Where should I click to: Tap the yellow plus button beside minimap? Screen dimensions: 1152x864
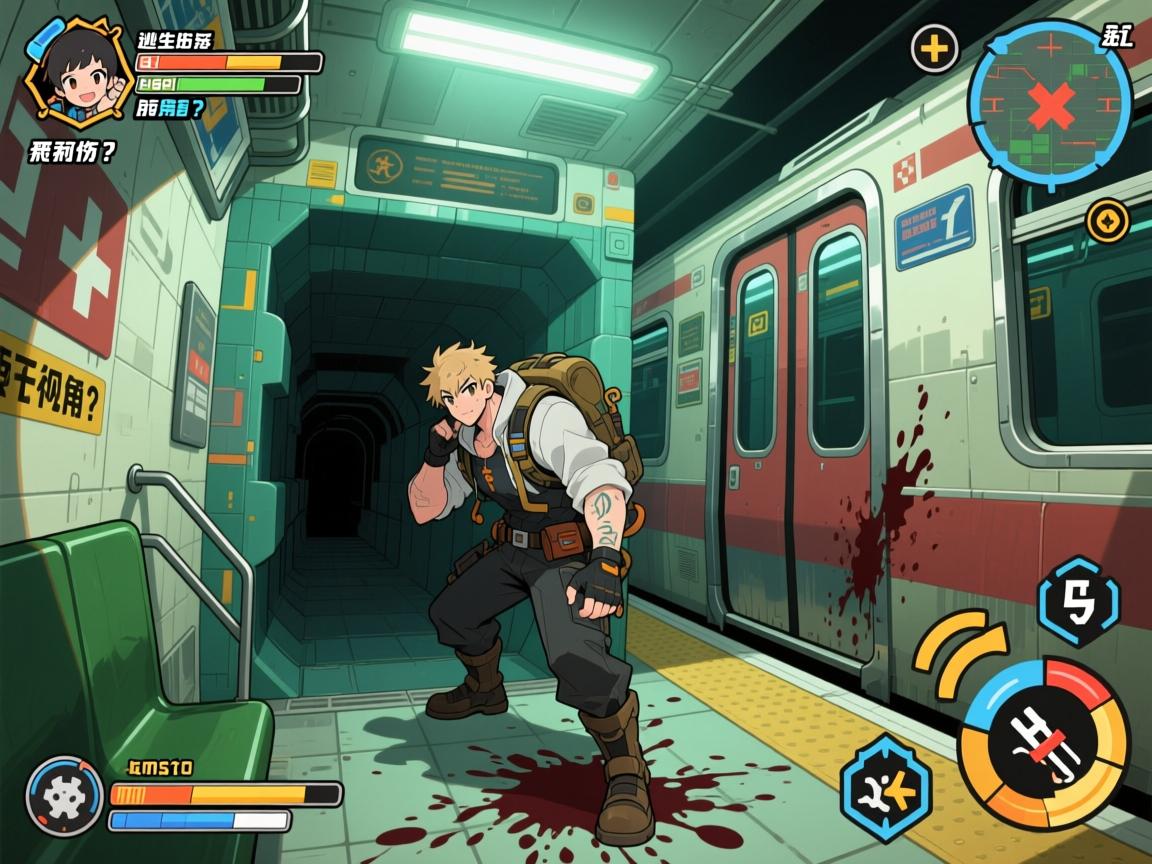coord(935,48)
